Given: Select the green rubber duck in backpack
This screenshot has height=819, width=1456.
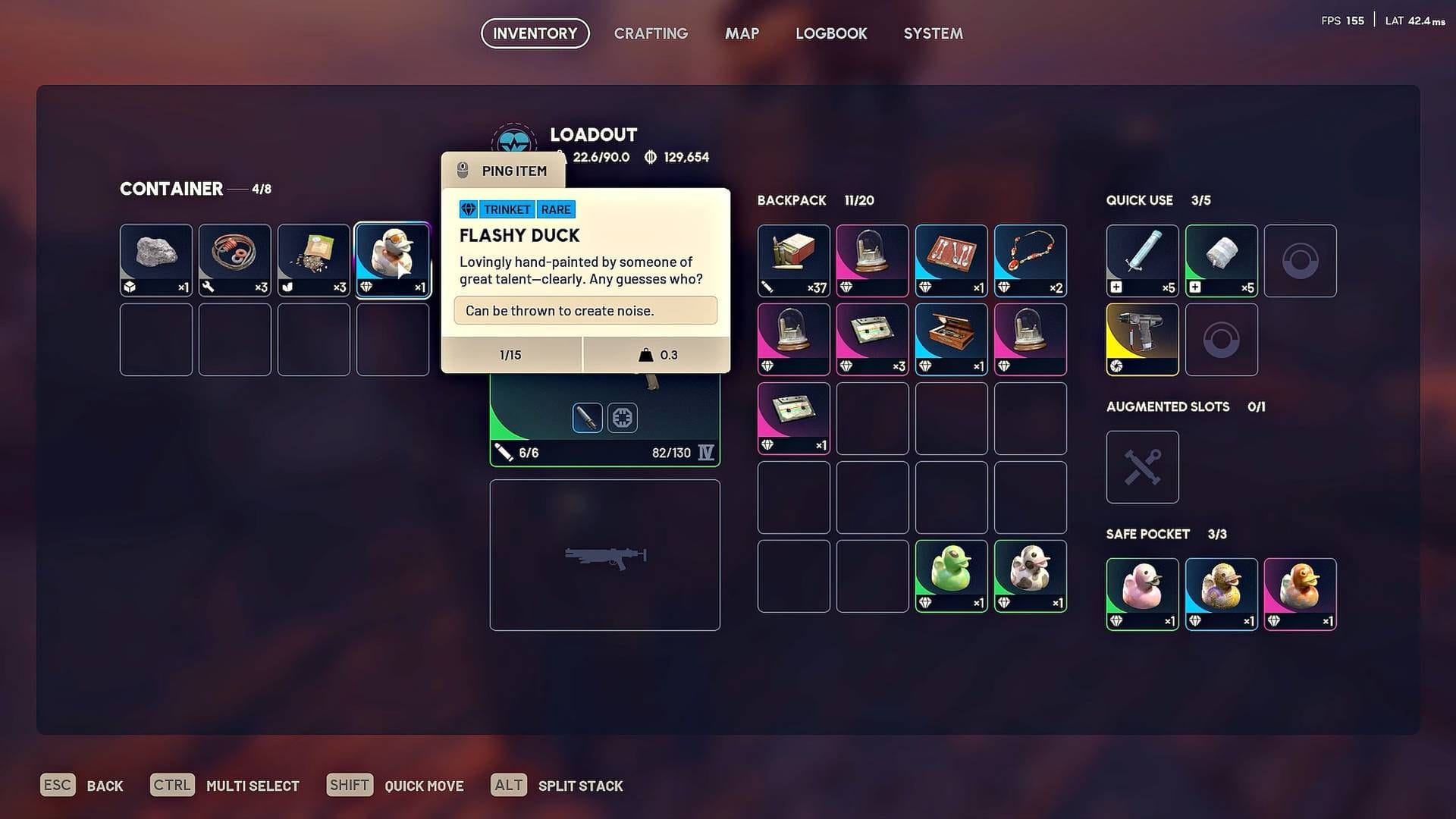Looking at the screenshot, I should tap(952, 575).
